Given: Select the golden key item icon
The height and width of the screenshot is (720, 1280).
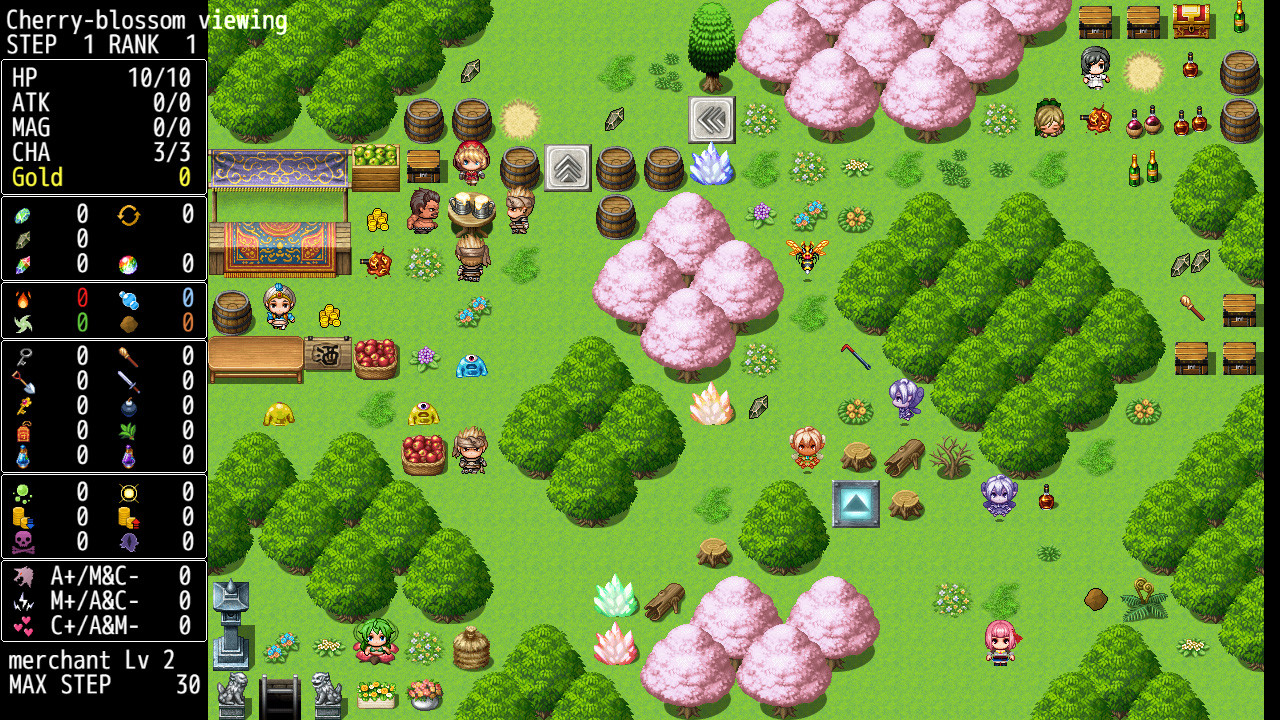Looking at the screenshot, I should tap(21, 405).
